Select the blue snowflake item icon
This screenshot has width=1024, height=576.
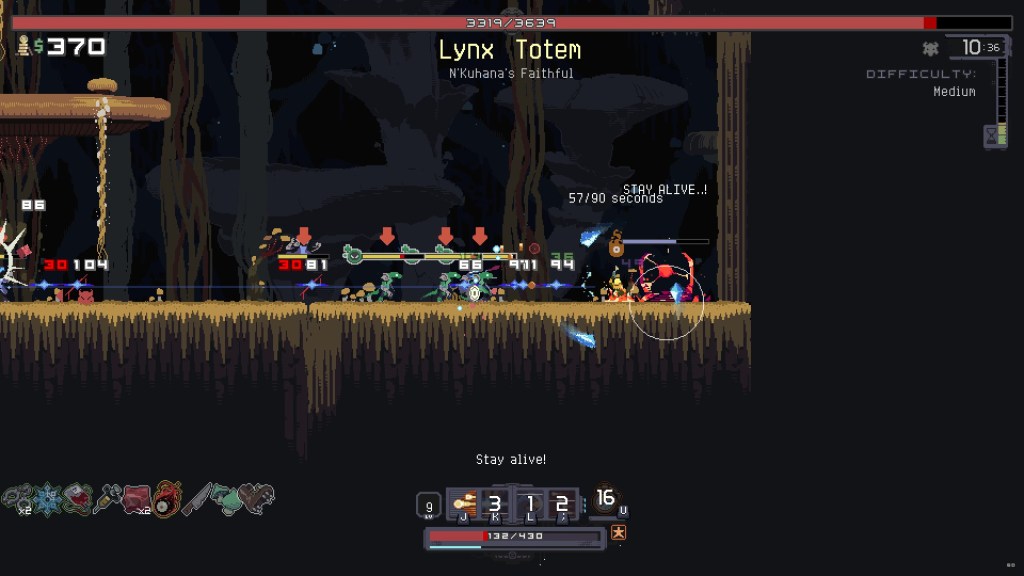(47, 497)
